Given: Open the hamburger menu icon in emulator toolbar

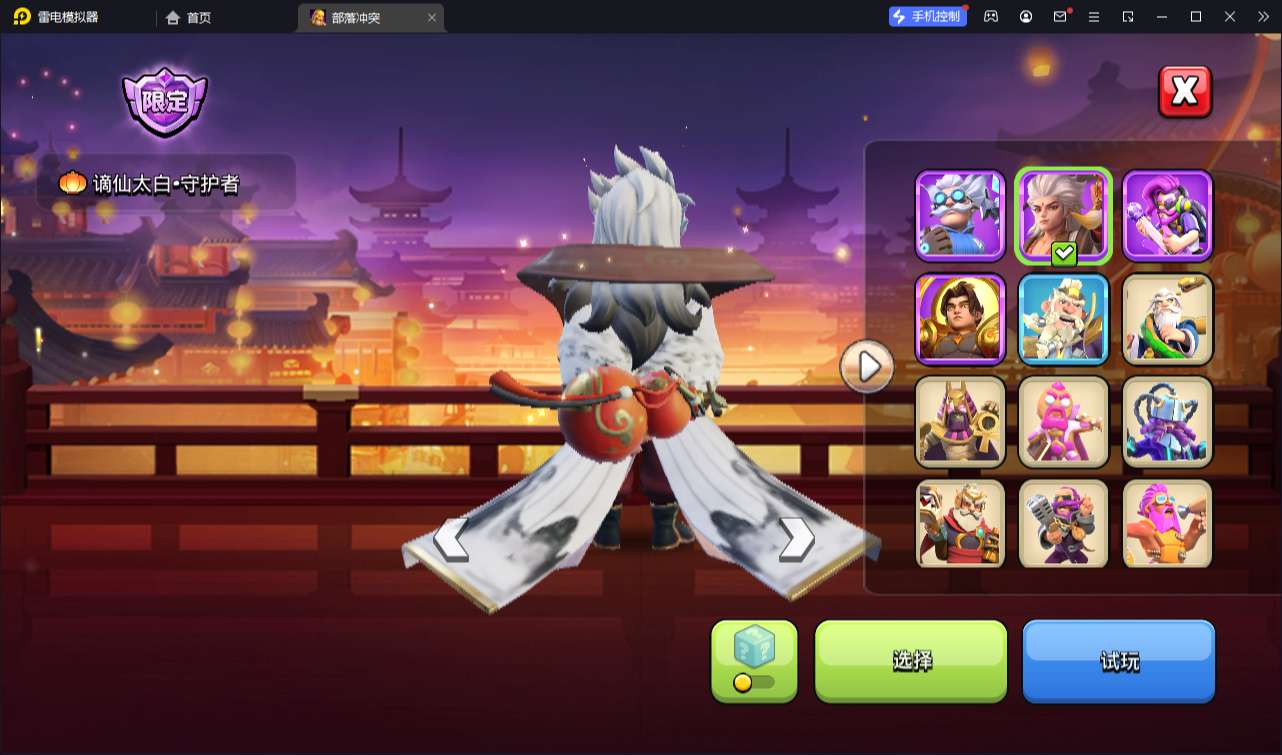Looking at the screenshot, I should point(1094,16).
